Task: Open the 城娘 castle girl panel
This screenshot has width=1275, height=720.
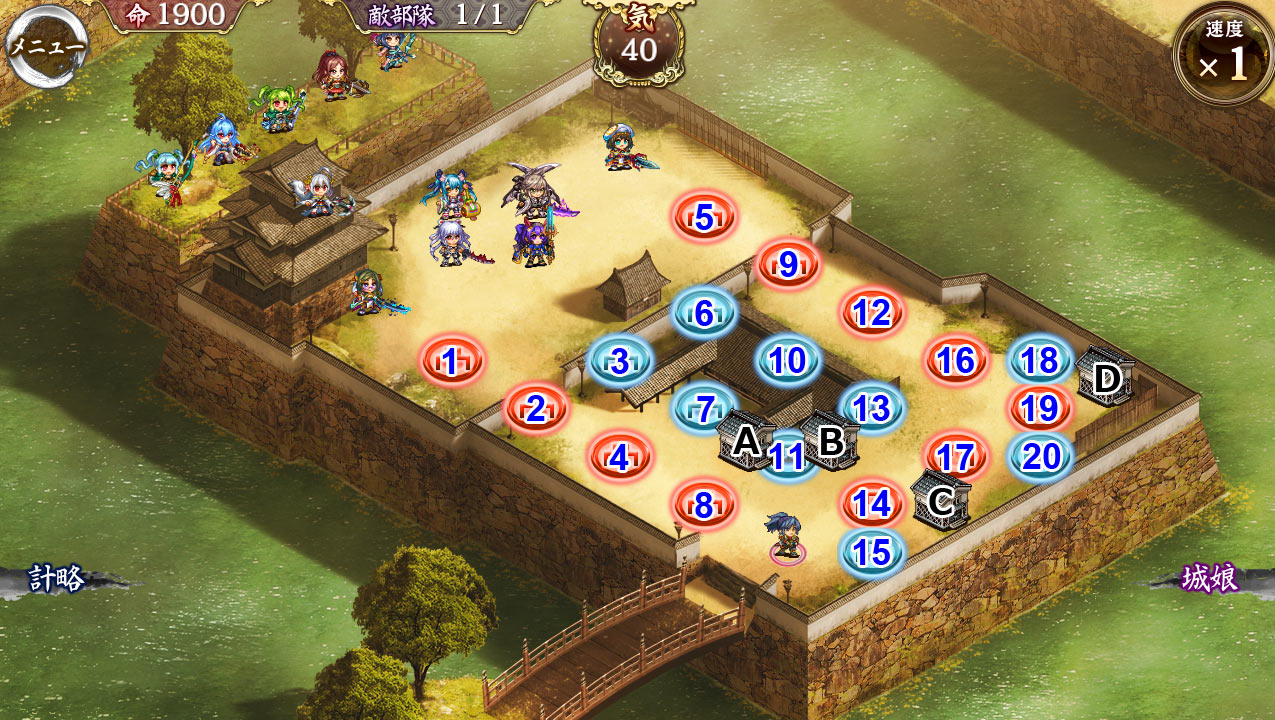Action: pos(1210,578)
